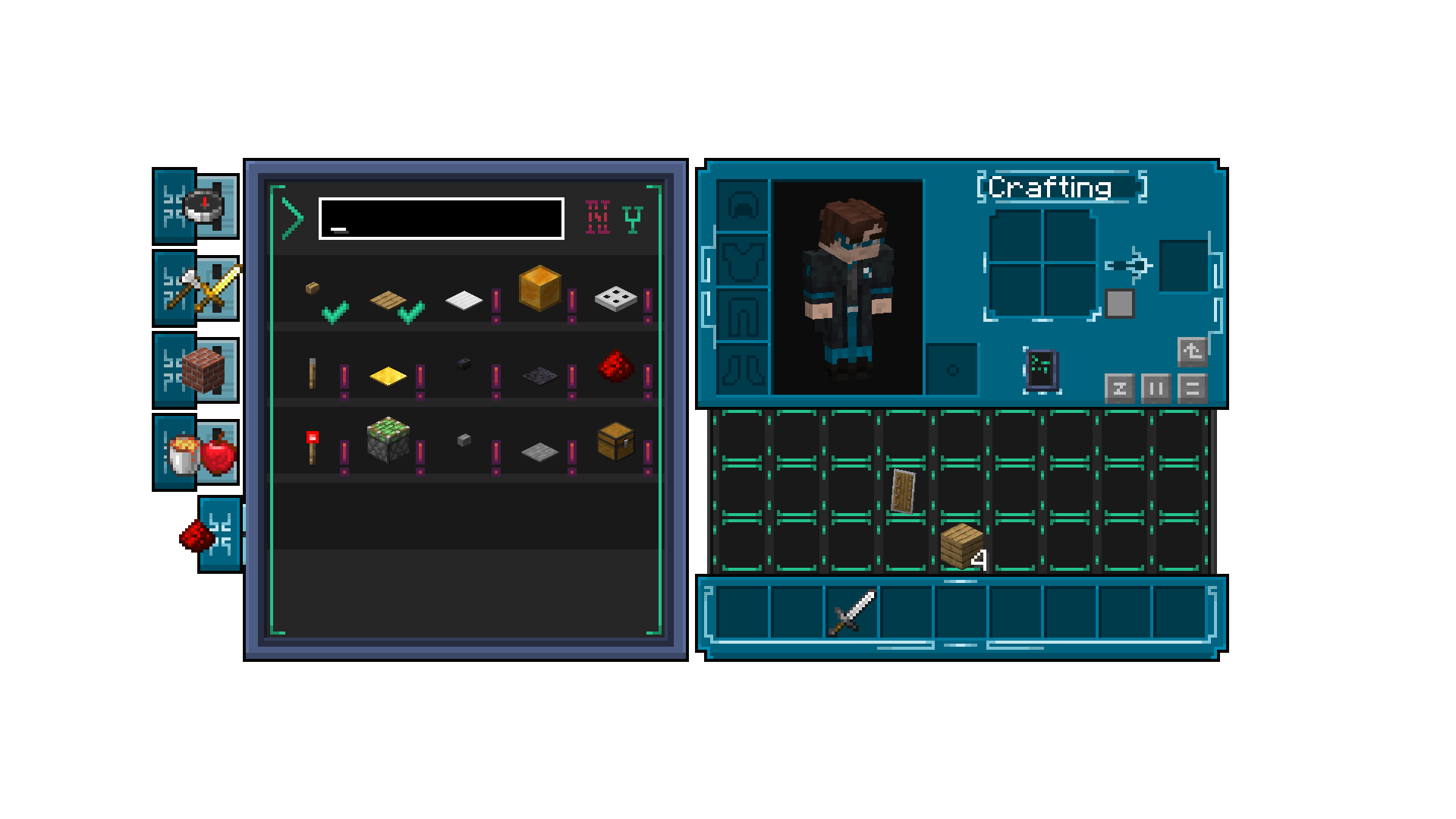This screenshot has width=1456, height=819.
Task: Open the recipe book tablet icon near crafting grid
Action: (1042, 369)
